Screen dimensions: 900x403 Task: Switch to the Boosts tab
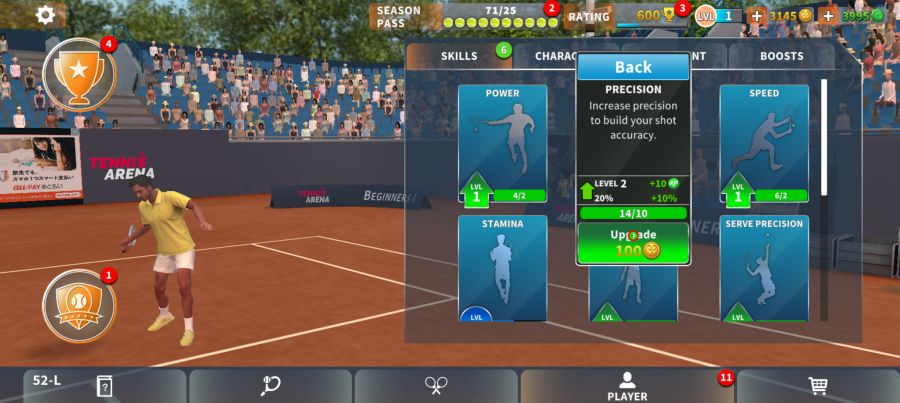click(x=781, y=56)
